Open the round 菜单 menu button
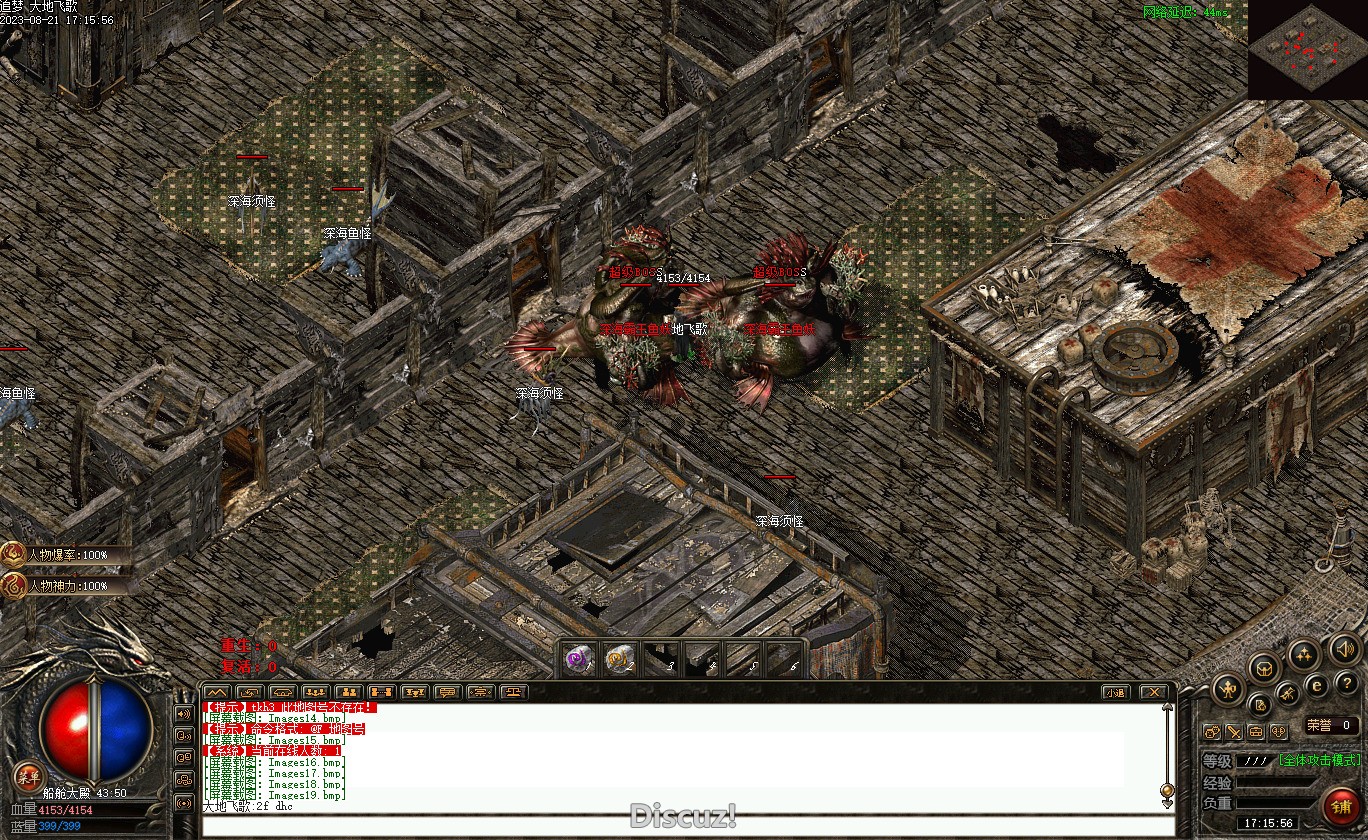Image resolution: width=1368 pixels, height=840 pixels. 29,777
